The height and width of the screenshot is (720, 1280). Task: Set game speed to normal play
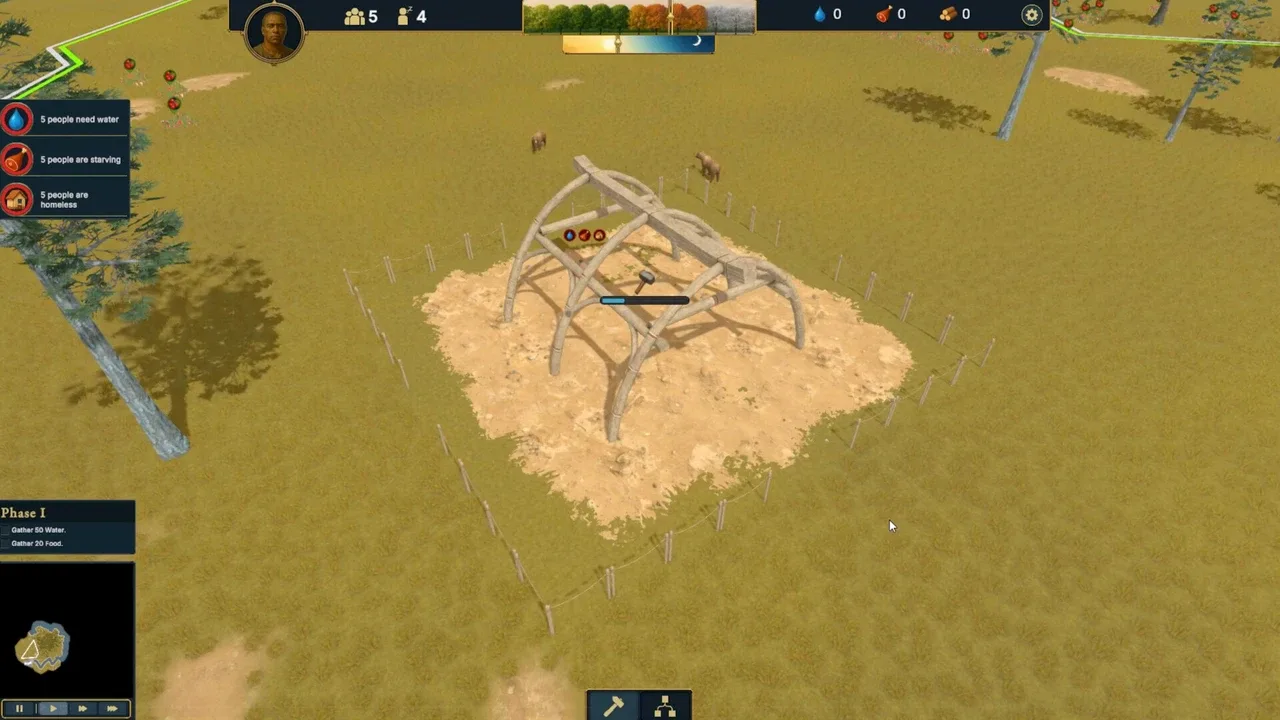tap(52, 709)
